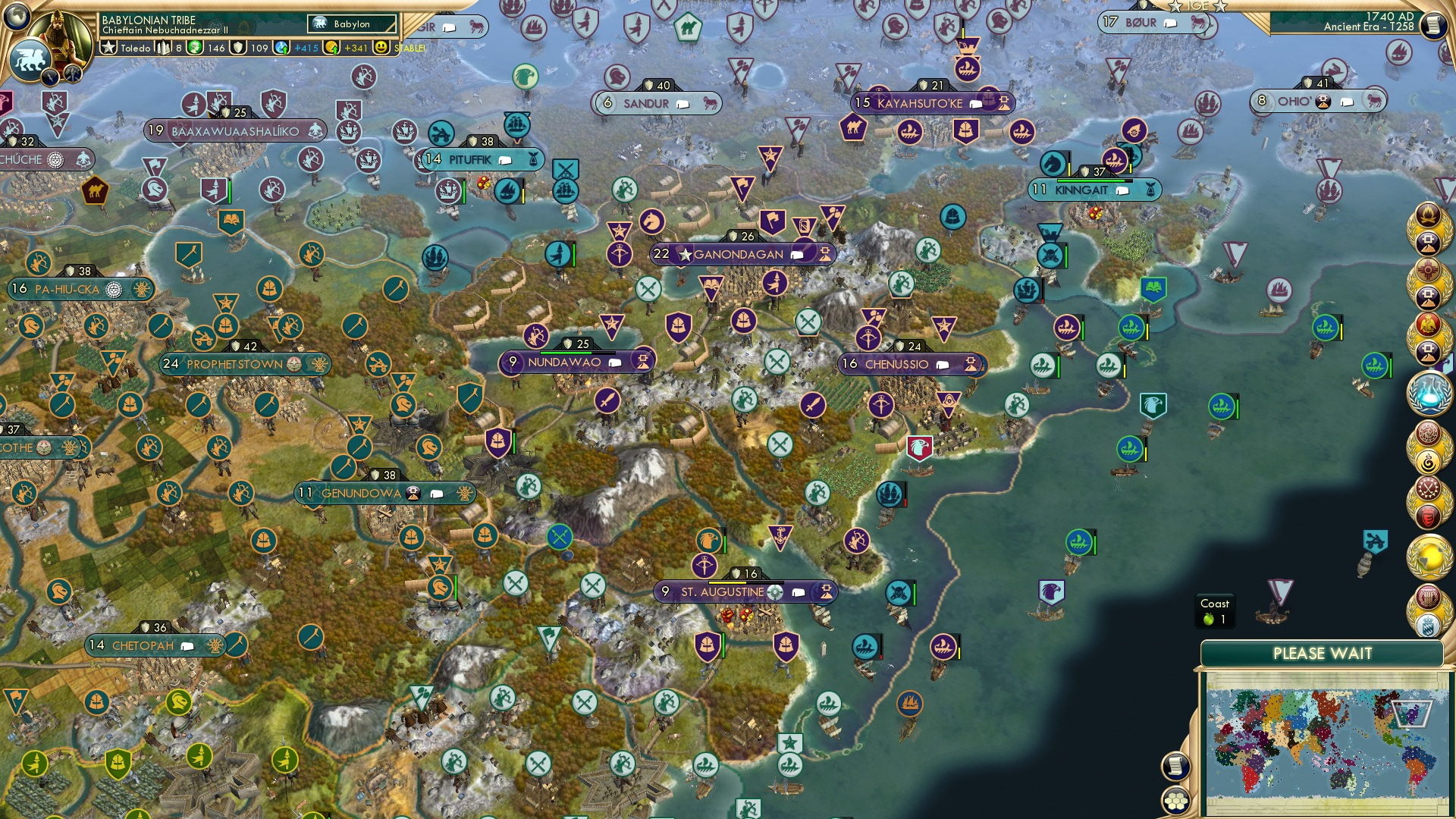The image size is (1456, 819).
Task: Open the Babylon notification dropdown in top banner
Action: point(351,24)
